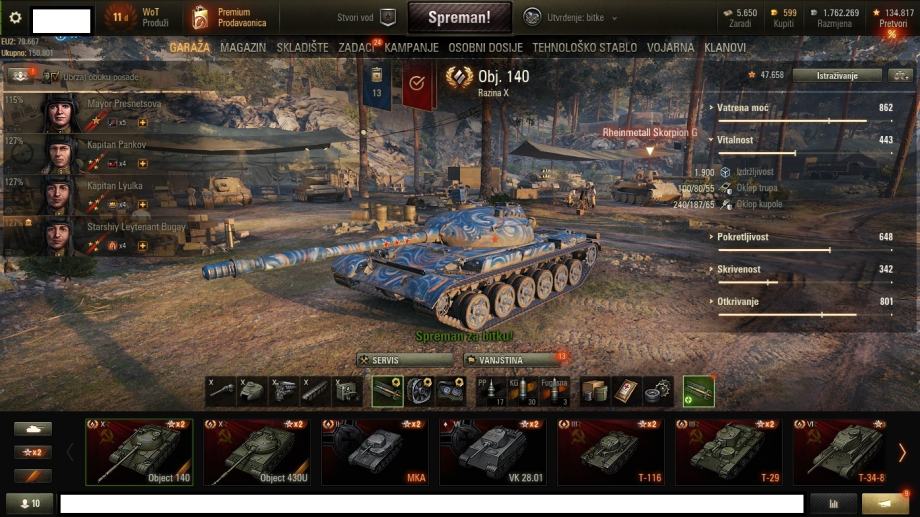Switch to the Magazin tab
This screenshot has width=920, height=517.
click(243, 47)
